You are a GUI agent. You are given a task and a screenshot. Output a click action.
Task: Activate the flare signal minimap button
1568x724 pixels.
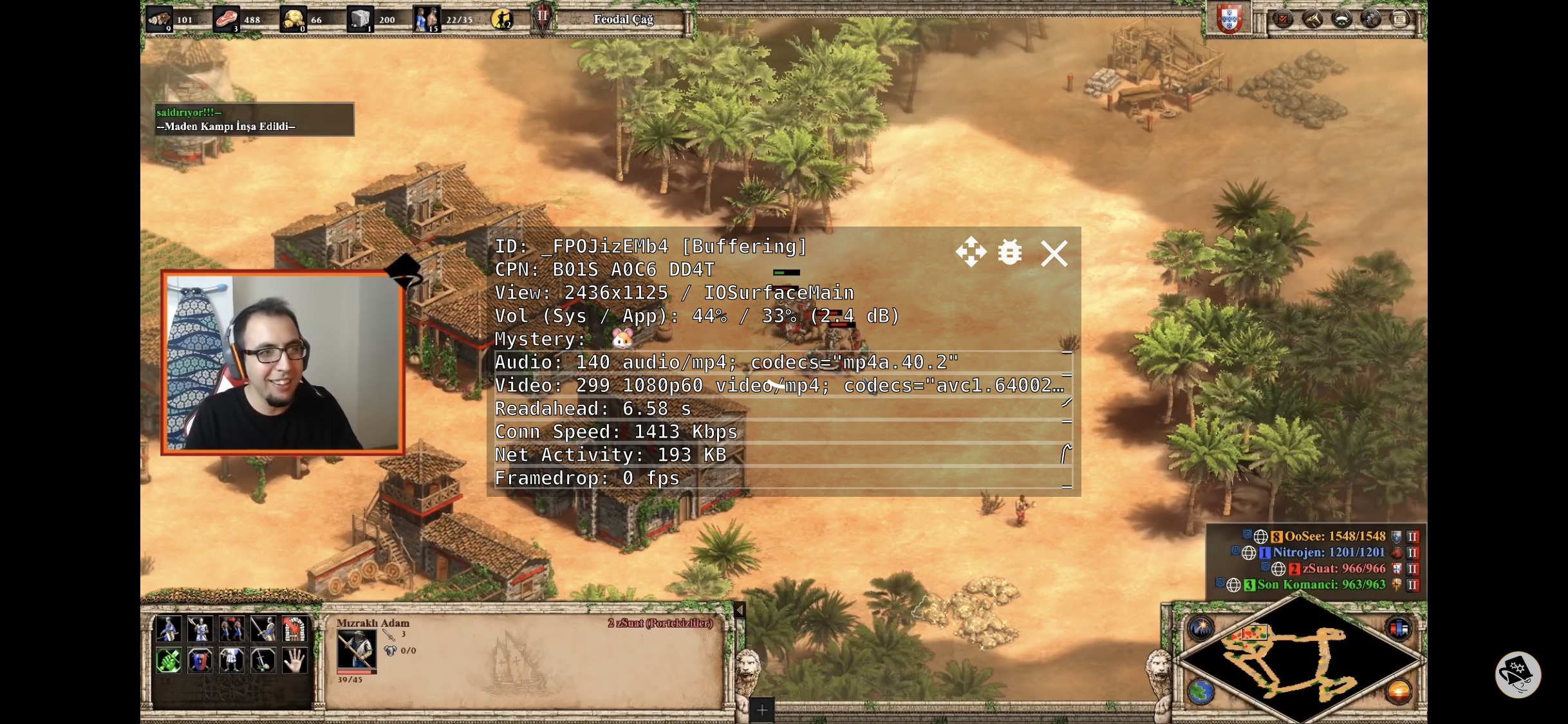coord(1200,628)
